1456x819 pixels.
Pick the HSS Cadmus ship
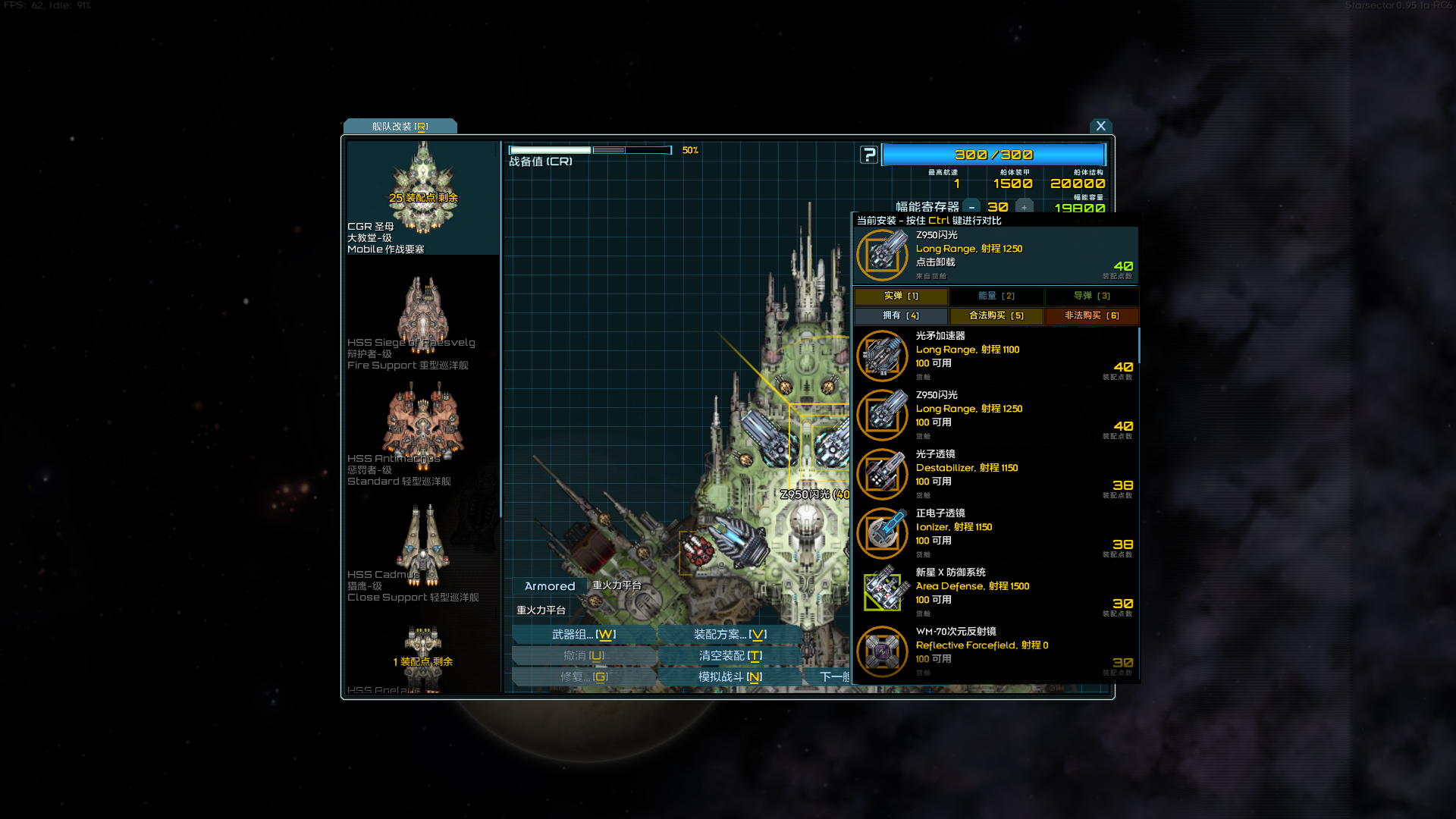point(422,550)
